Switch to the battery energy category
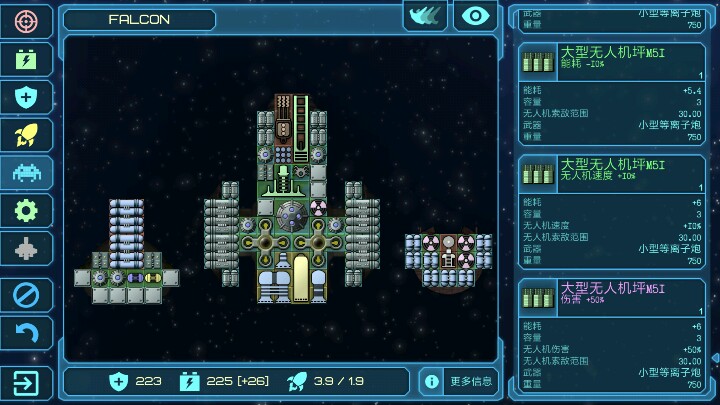 (x=27, y=59)
